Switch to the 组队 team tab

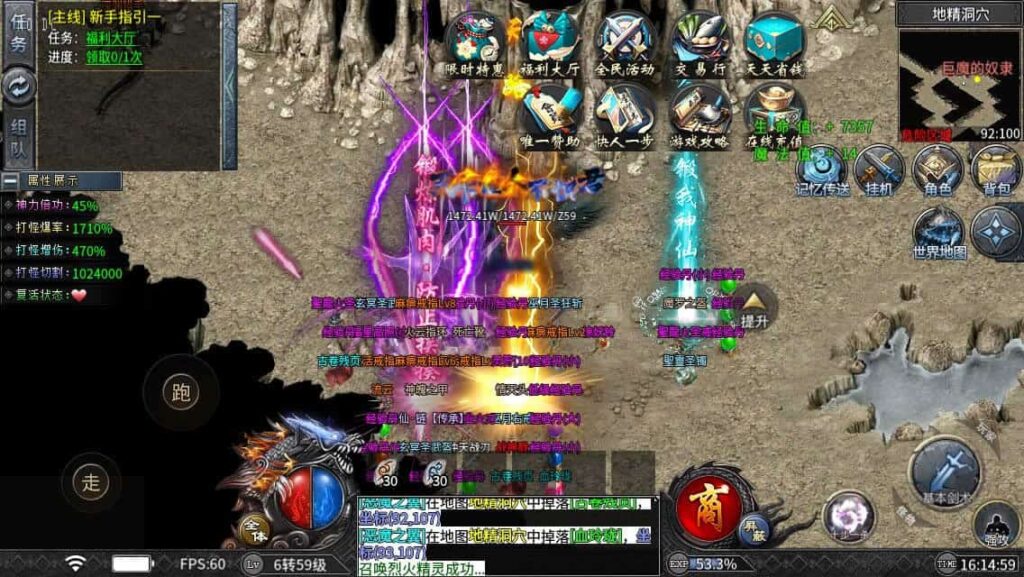19,138
